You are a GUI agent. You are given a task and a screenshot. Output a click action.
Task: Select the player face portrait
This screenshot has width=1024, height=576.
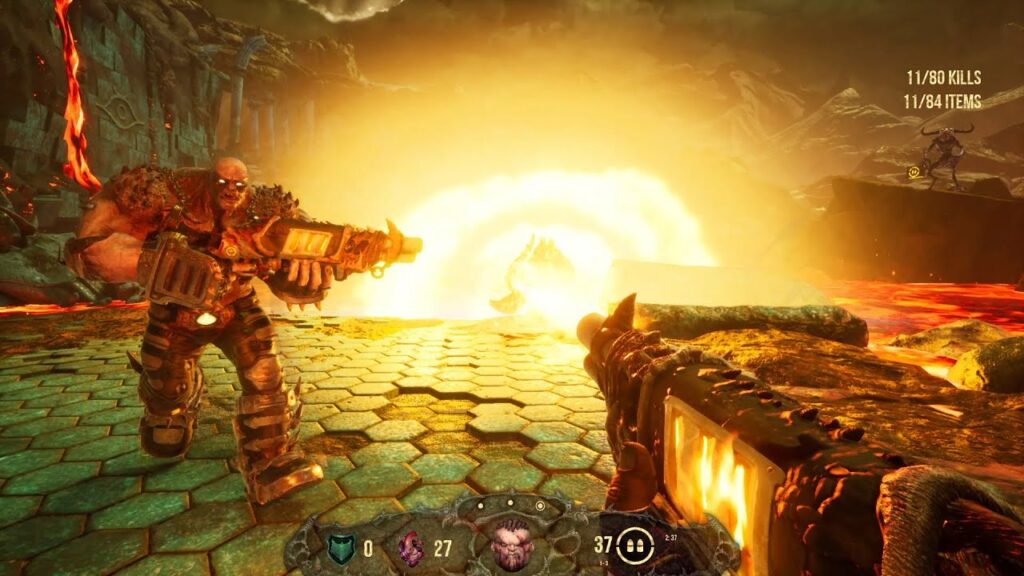(510, 545)
